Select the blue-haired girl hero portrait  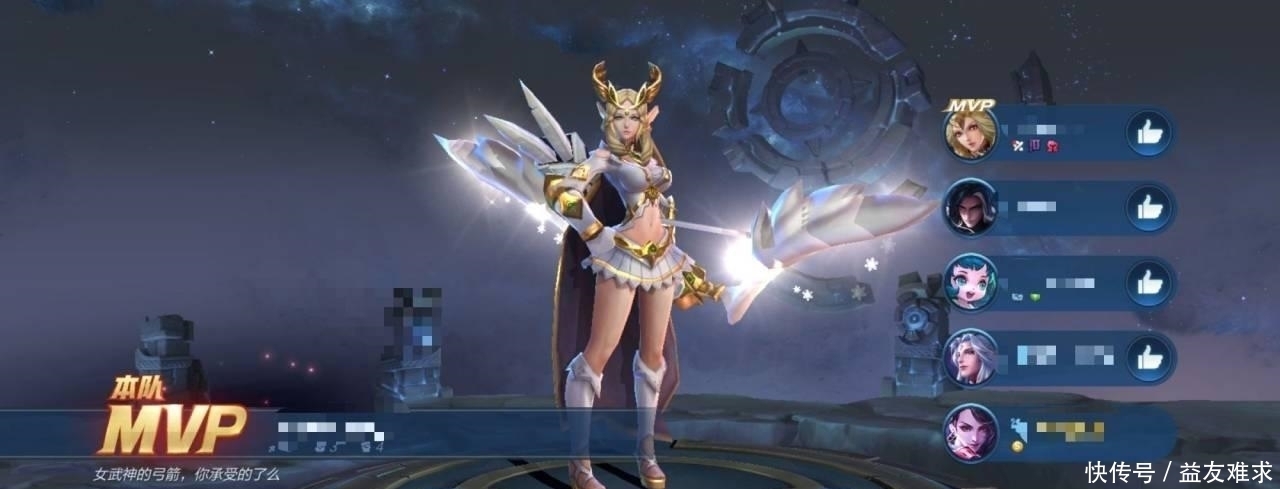click(971, 282)
